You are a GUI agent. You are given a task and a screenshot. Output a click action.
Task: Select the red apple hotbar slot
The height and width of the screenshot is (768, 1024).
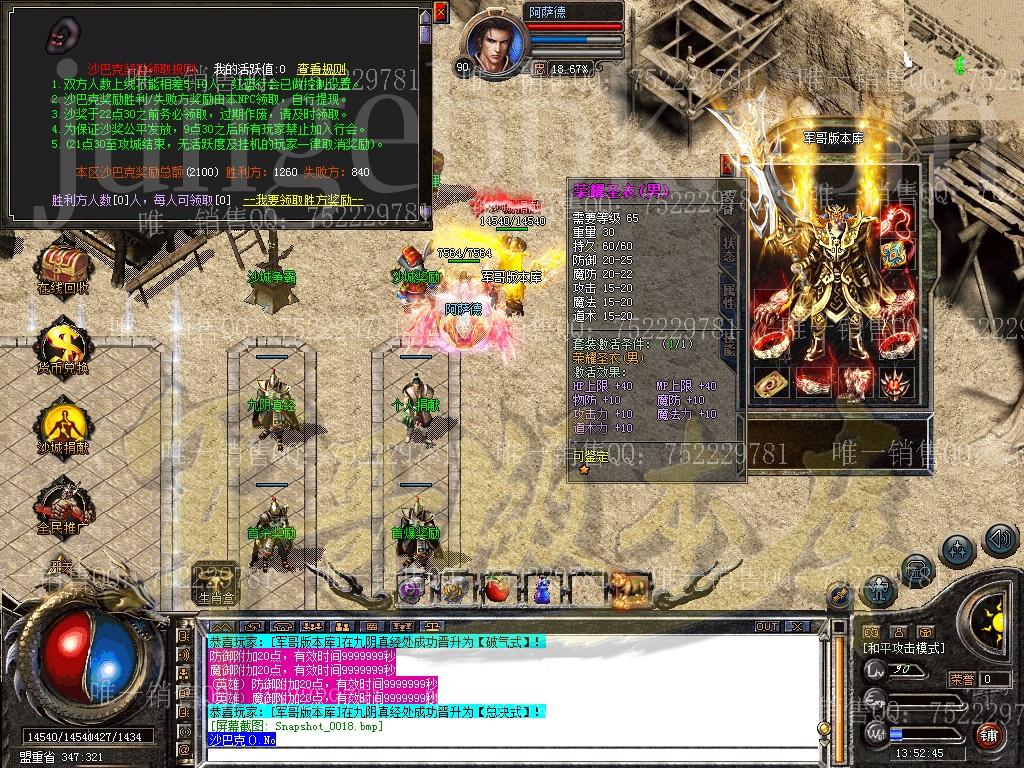[x=497, y=590]
